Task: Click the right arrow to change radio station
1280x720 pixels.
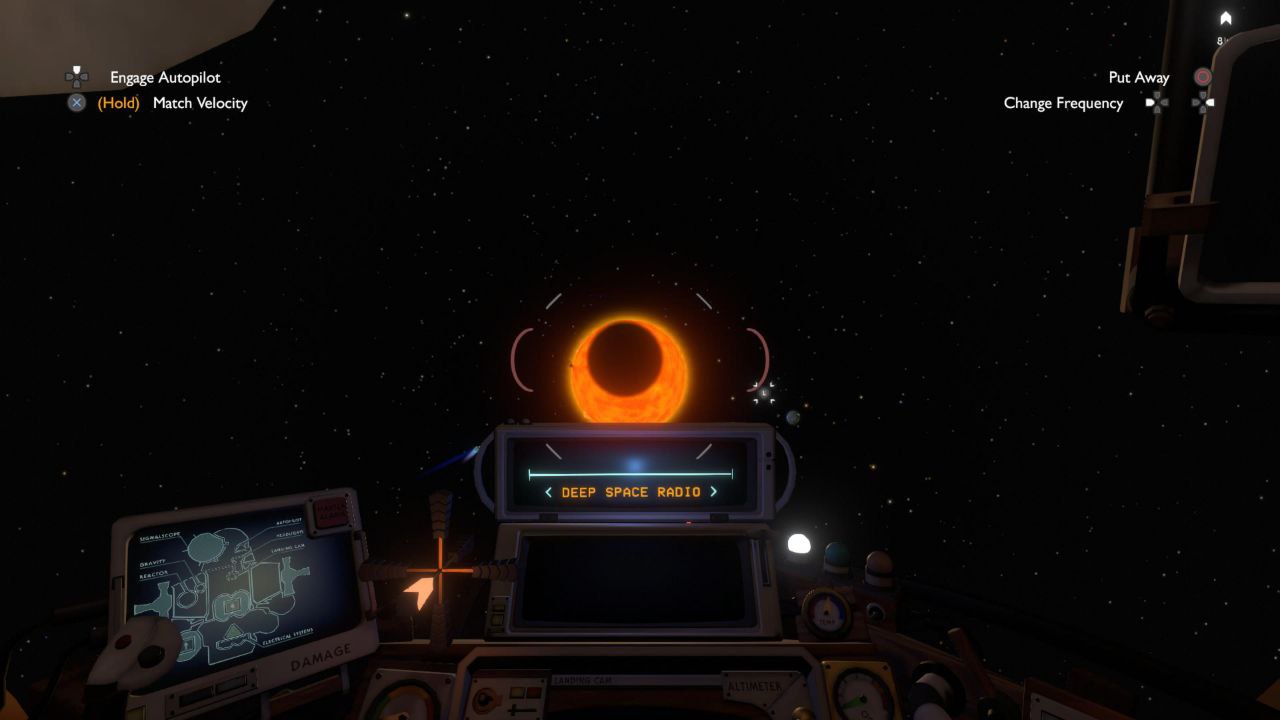Action: [x=714, y=492]
